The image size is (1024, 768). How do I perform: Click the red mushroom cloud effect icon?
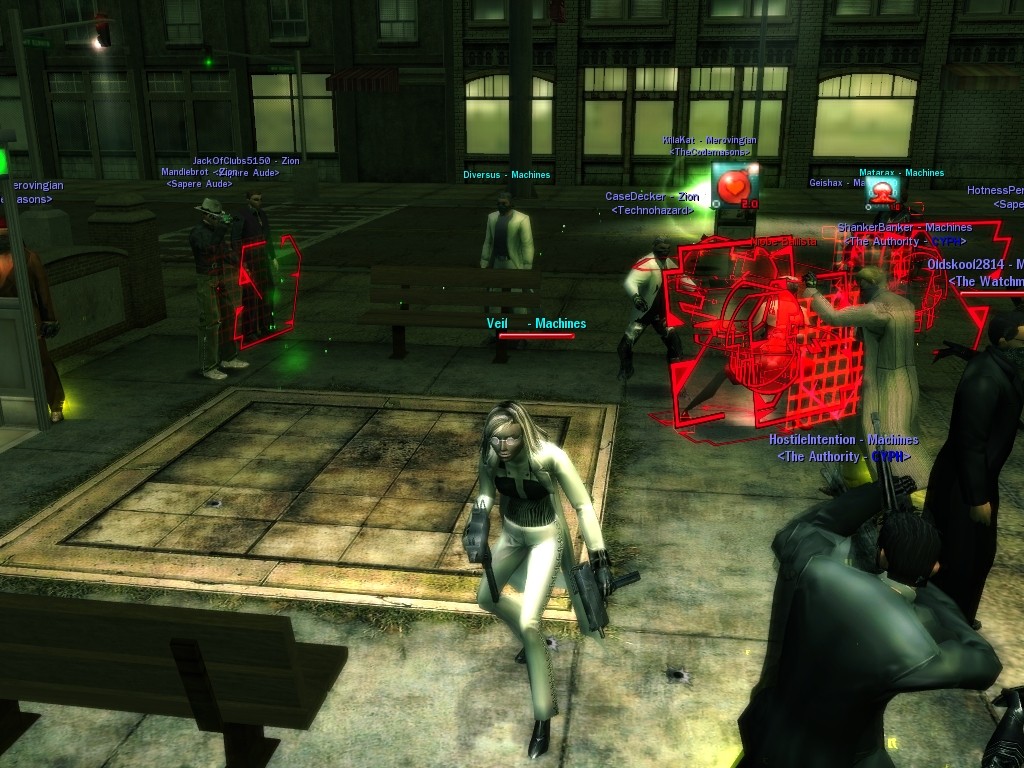point(882,189)
